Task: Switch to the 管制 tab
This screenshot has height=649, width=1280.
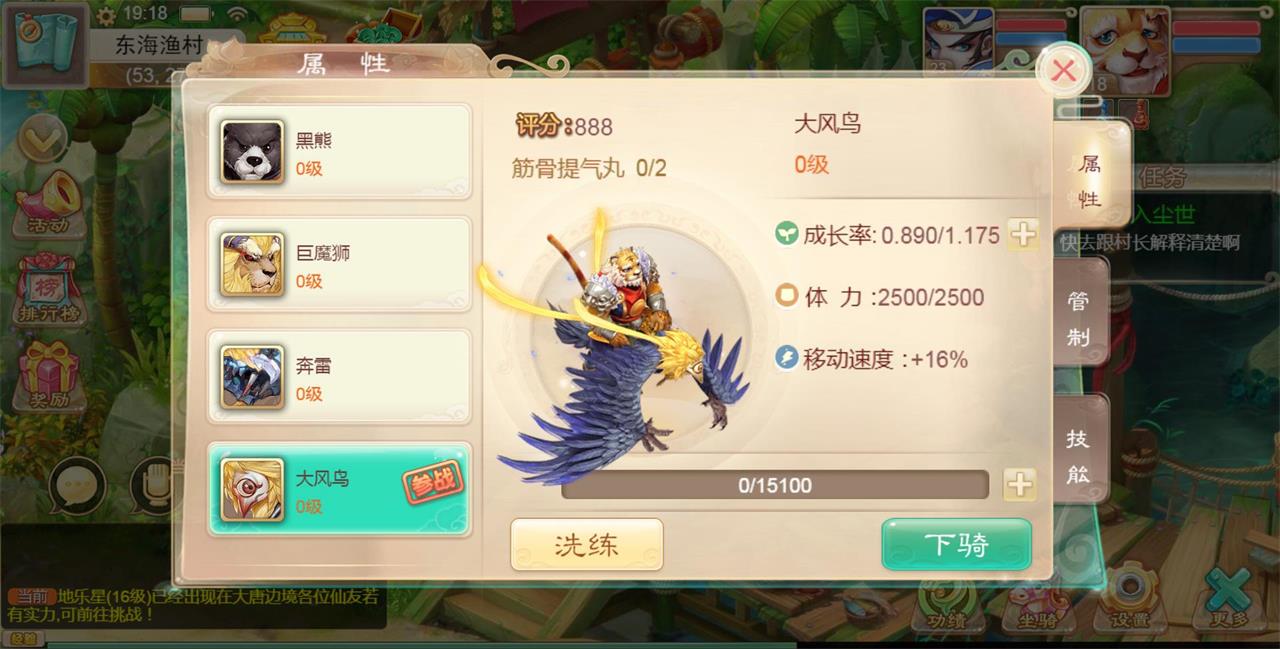Action: pos(1079,318)
